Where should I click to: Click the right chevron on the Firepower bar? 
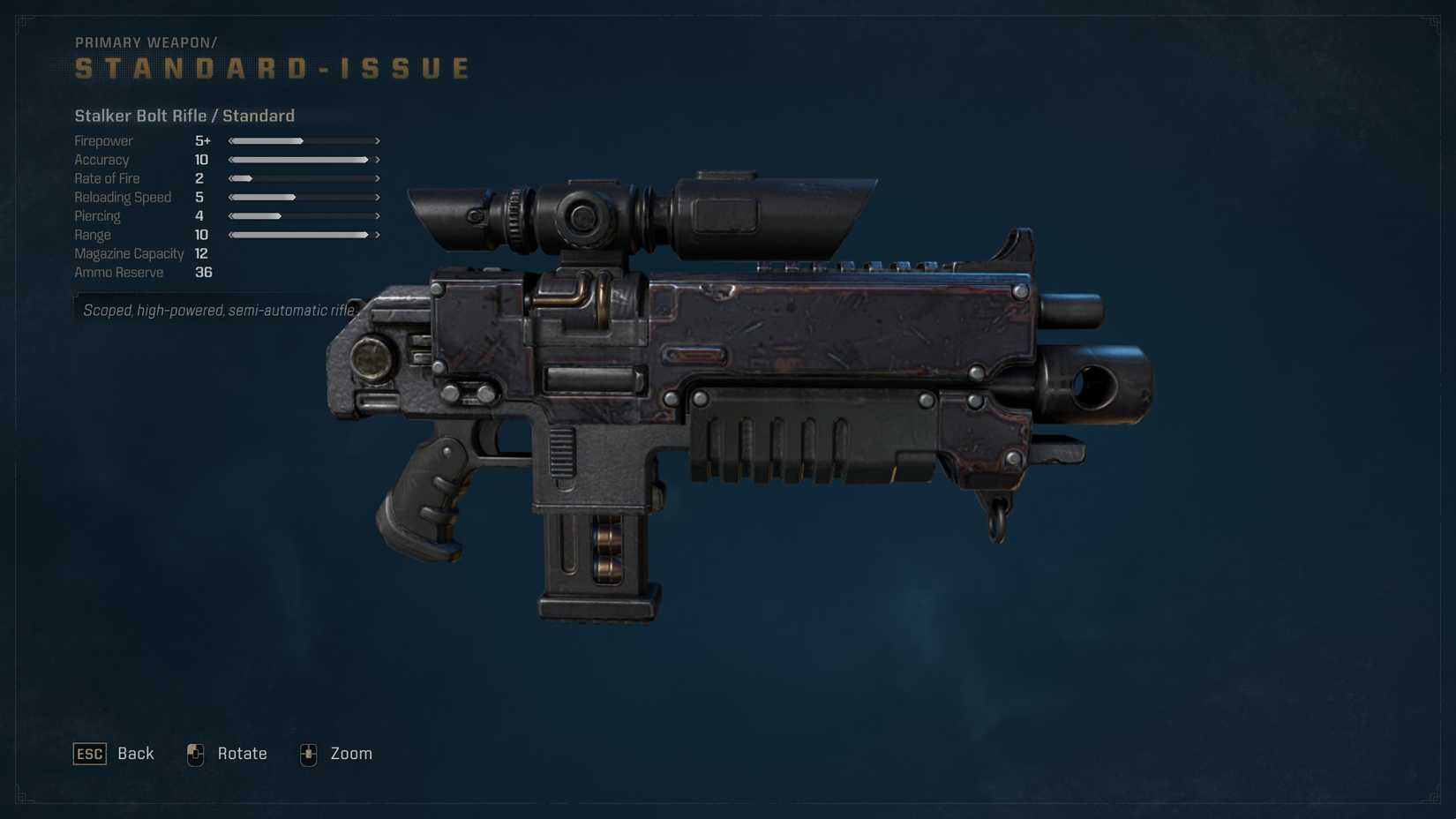click(378, 140)
